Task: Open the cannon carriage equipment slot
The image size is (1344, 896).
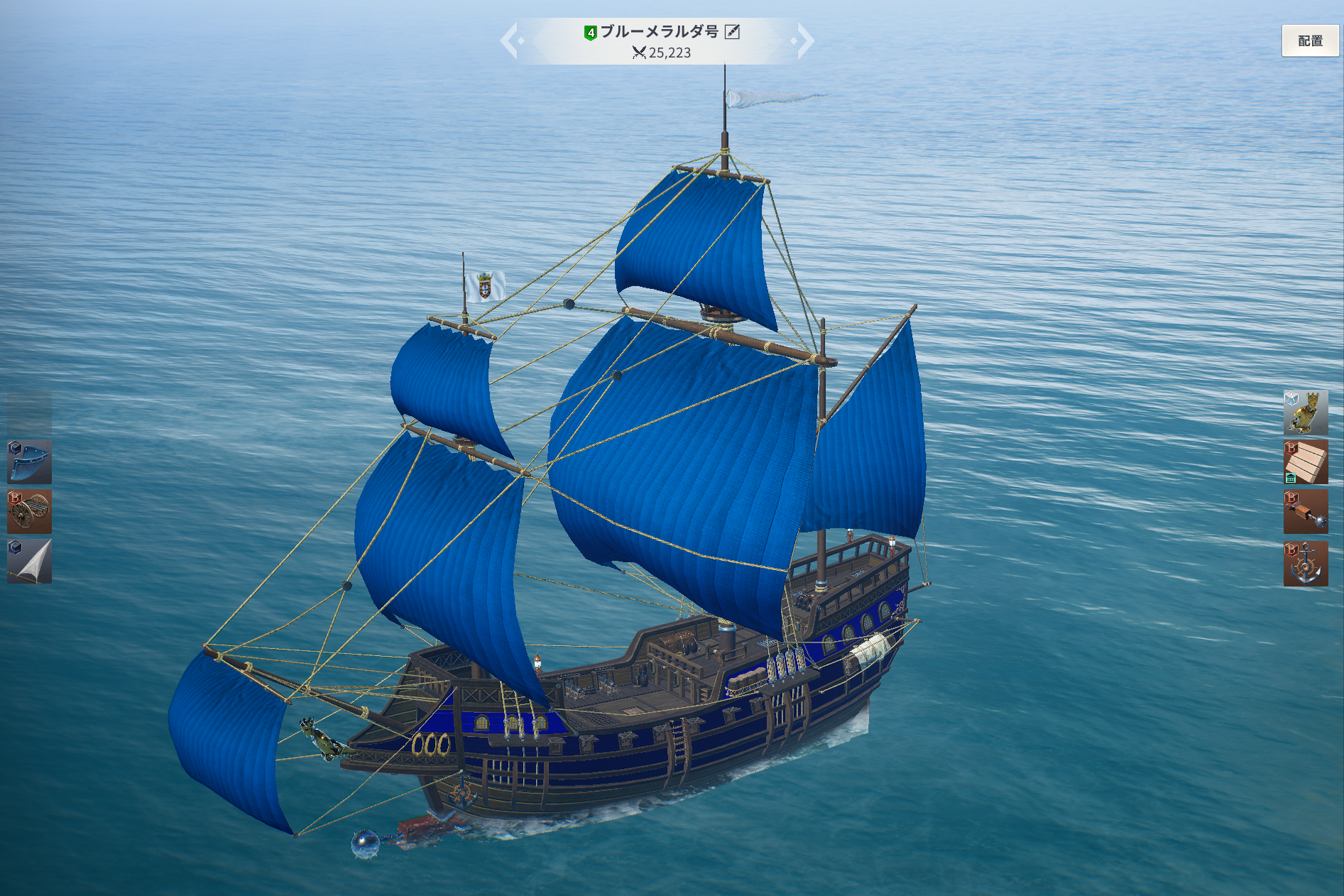Action: pyautogui.click(x=29, y=512)
